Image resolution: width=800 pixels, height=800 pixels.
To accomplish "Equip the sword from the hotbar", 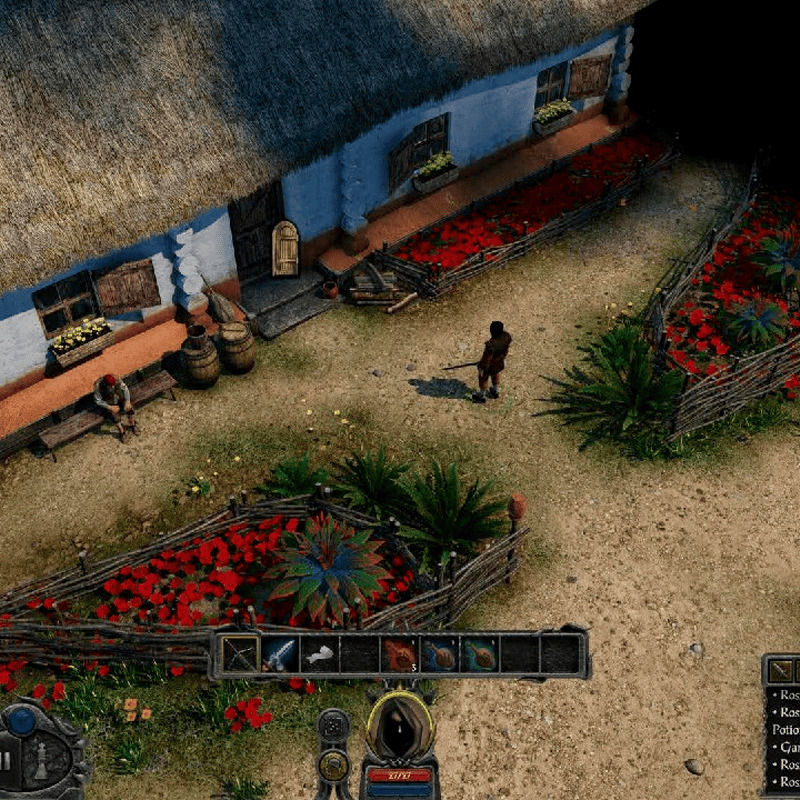I will coord(280,655).
